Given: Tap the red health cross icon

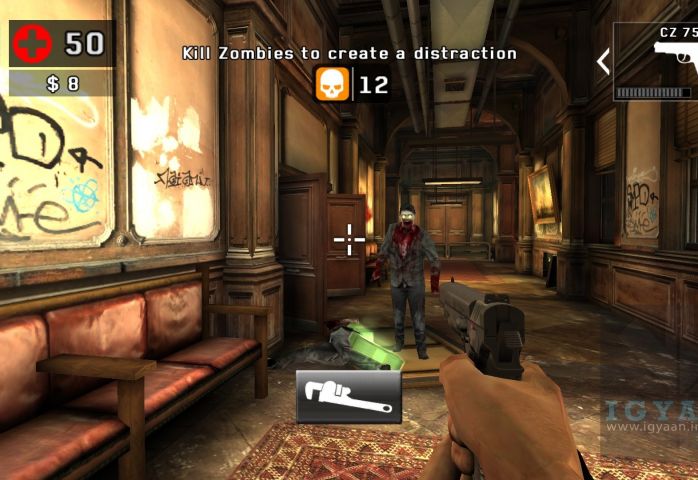Looking at the screenshot, I should 31,43.
